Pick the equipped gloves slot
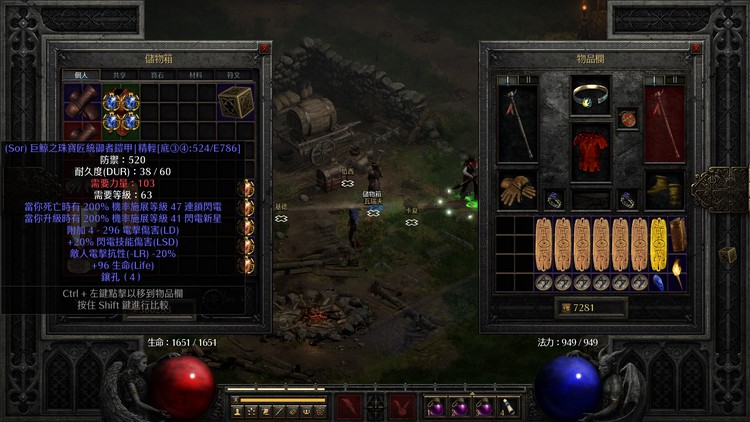 pyautogui.click(x=516, y=190)
